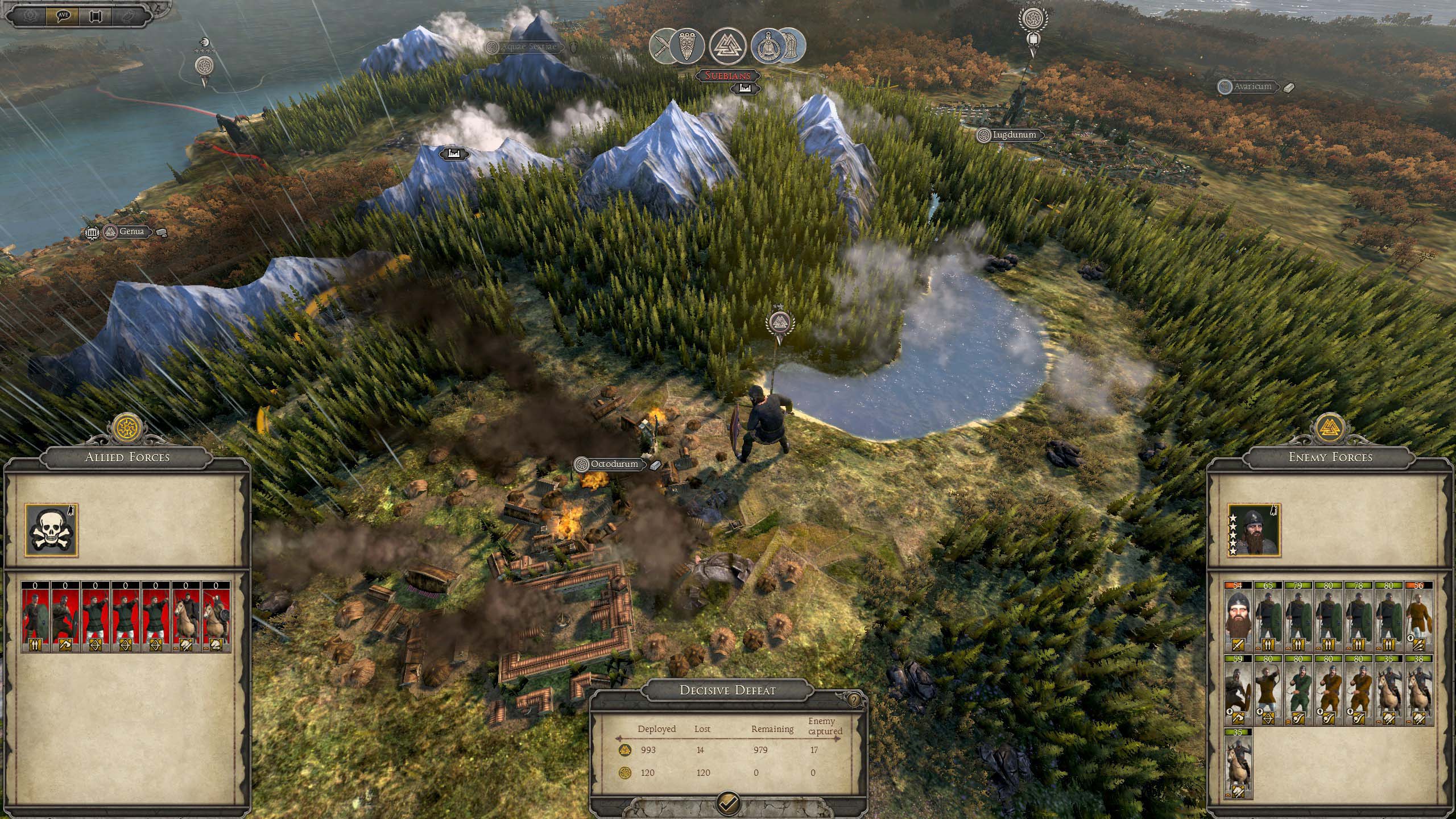This screenshot has height=819, width=1456.
Task: Confirm the battle result with the checkmark
Action: tap(729, 804)
